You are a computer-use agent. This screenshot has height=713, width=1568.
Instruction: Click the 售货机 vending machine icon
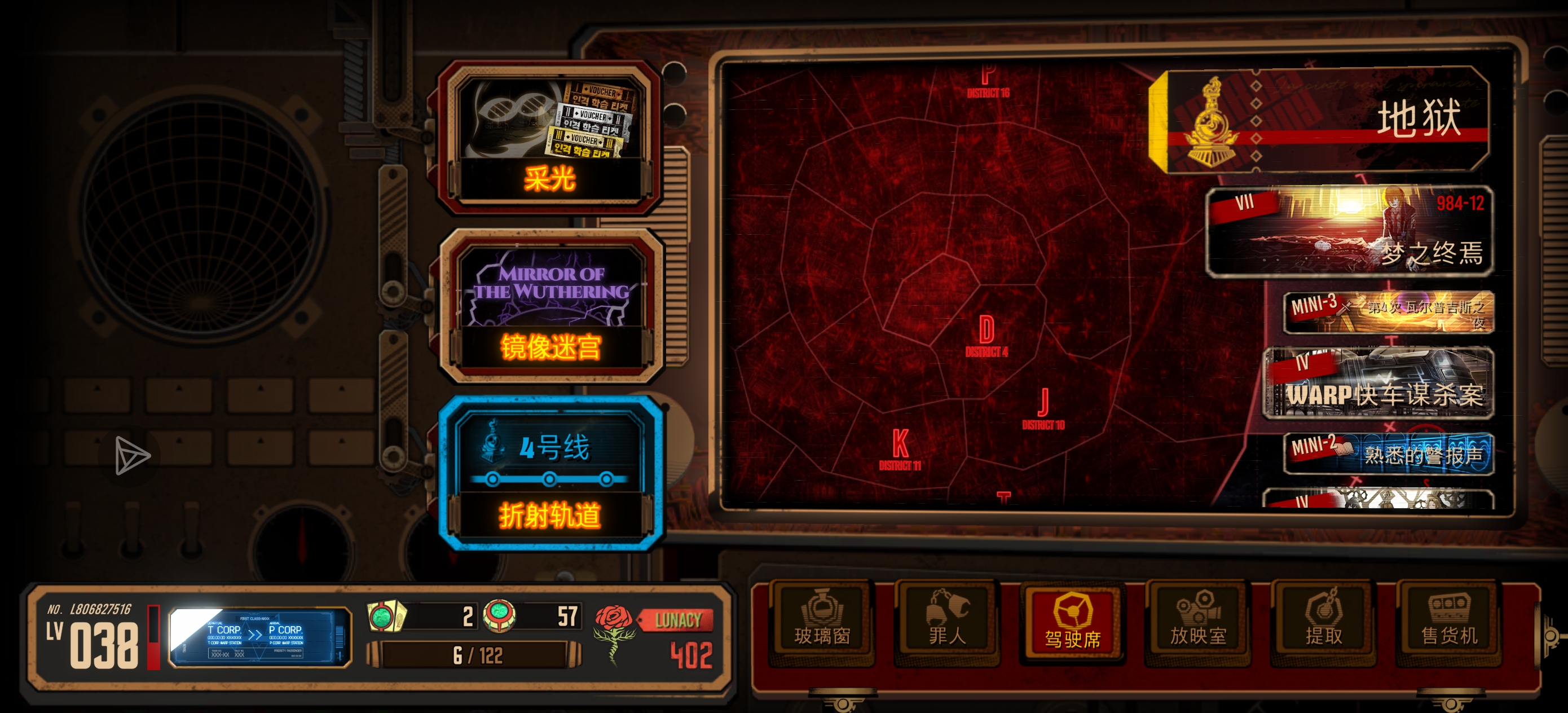(1447, 621)
